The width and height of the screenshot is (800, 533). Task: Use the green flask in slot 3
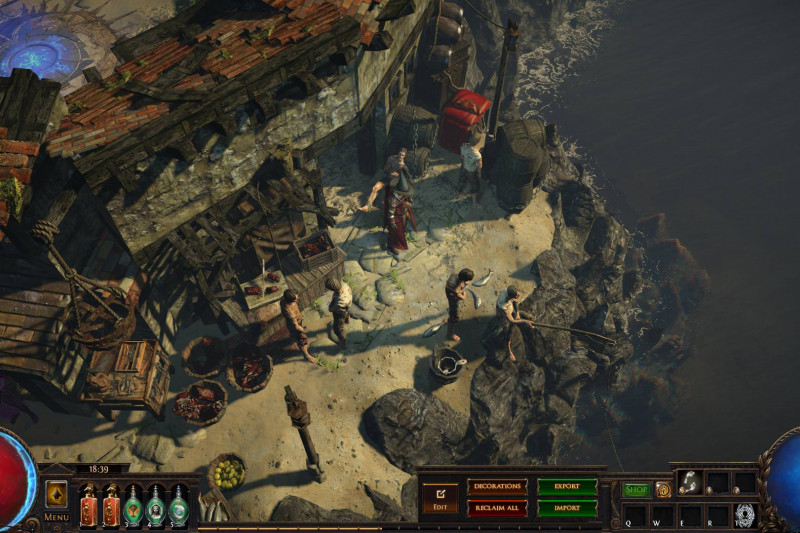(x=133, y=504)
